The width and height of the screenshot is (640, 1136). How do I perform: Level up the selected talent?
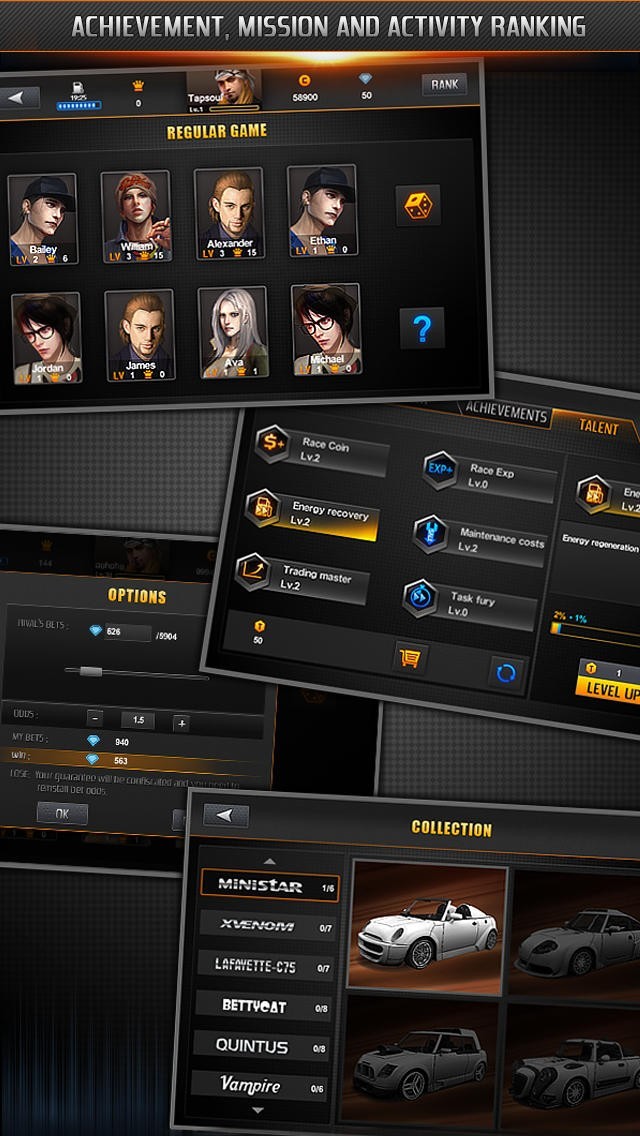pos(611,689)
